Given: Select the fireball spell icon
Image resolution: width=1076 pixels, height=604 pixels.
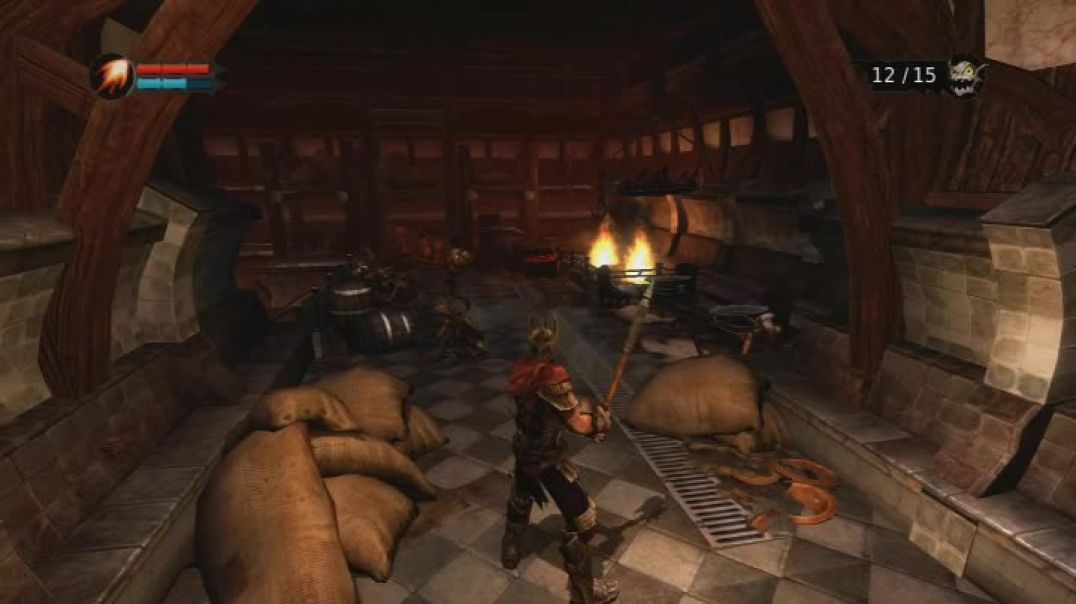Looking at the screenshot, I should click(x=111, y=75).
